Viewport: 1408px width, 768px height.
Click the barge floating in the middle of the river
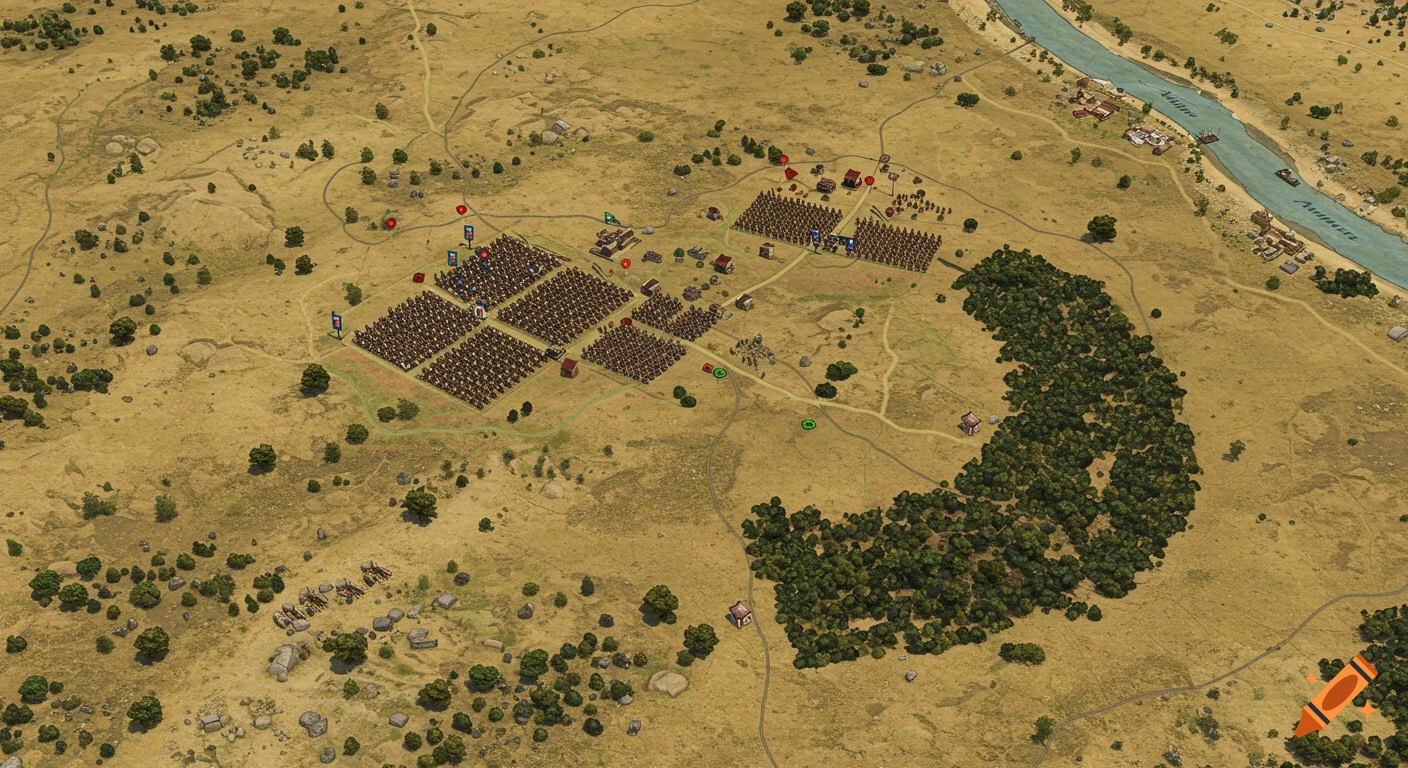[x=1288, y=176]
